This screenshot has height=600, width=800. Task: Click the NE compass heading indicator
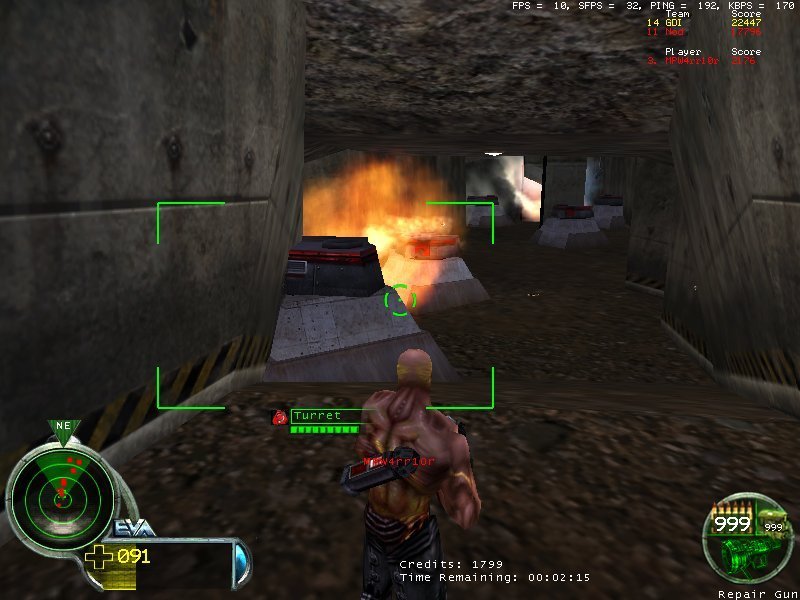[63, 427]
